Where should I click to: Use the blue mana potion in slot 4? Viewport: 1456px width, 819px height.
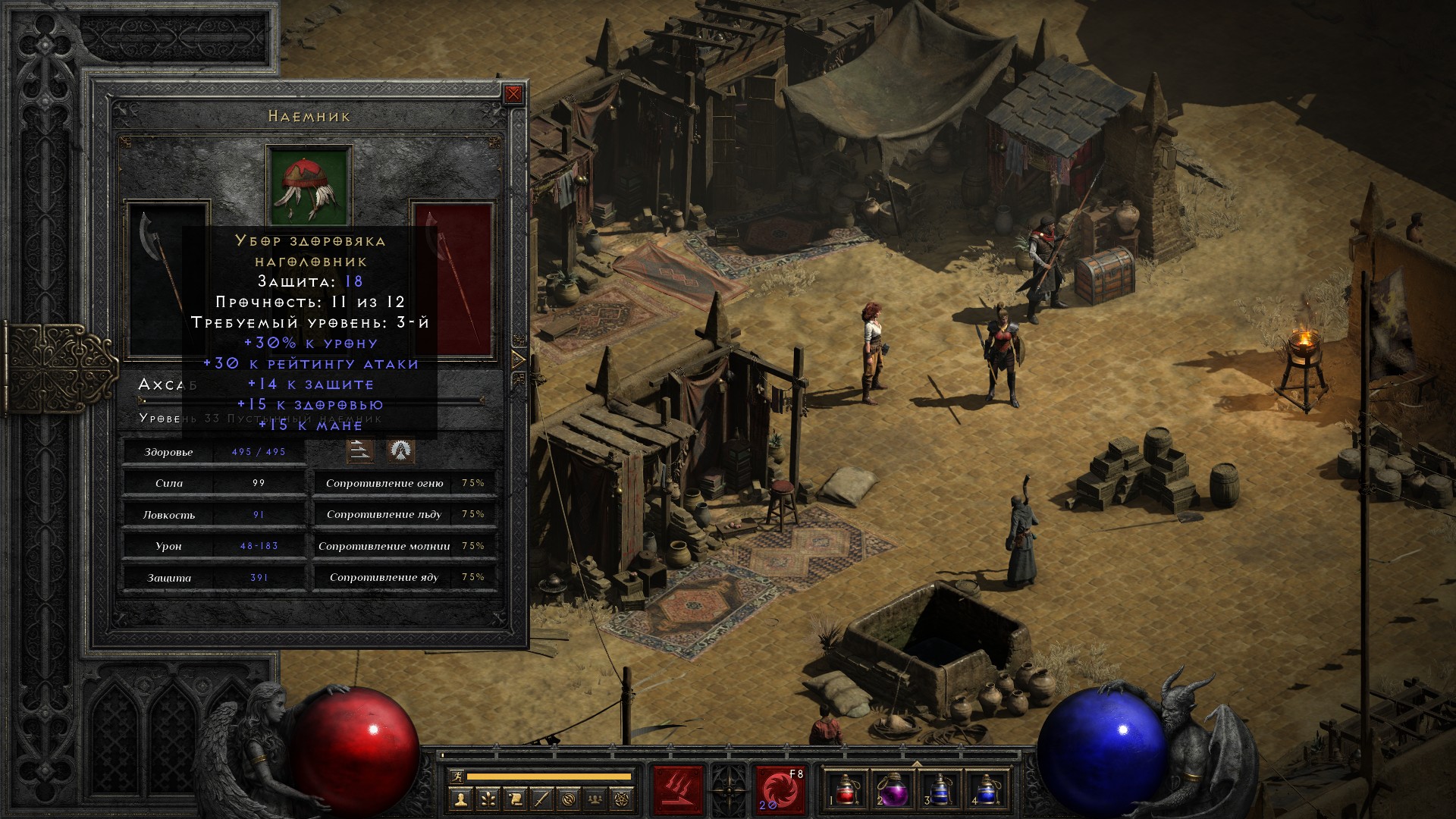[x=985, y=790]
